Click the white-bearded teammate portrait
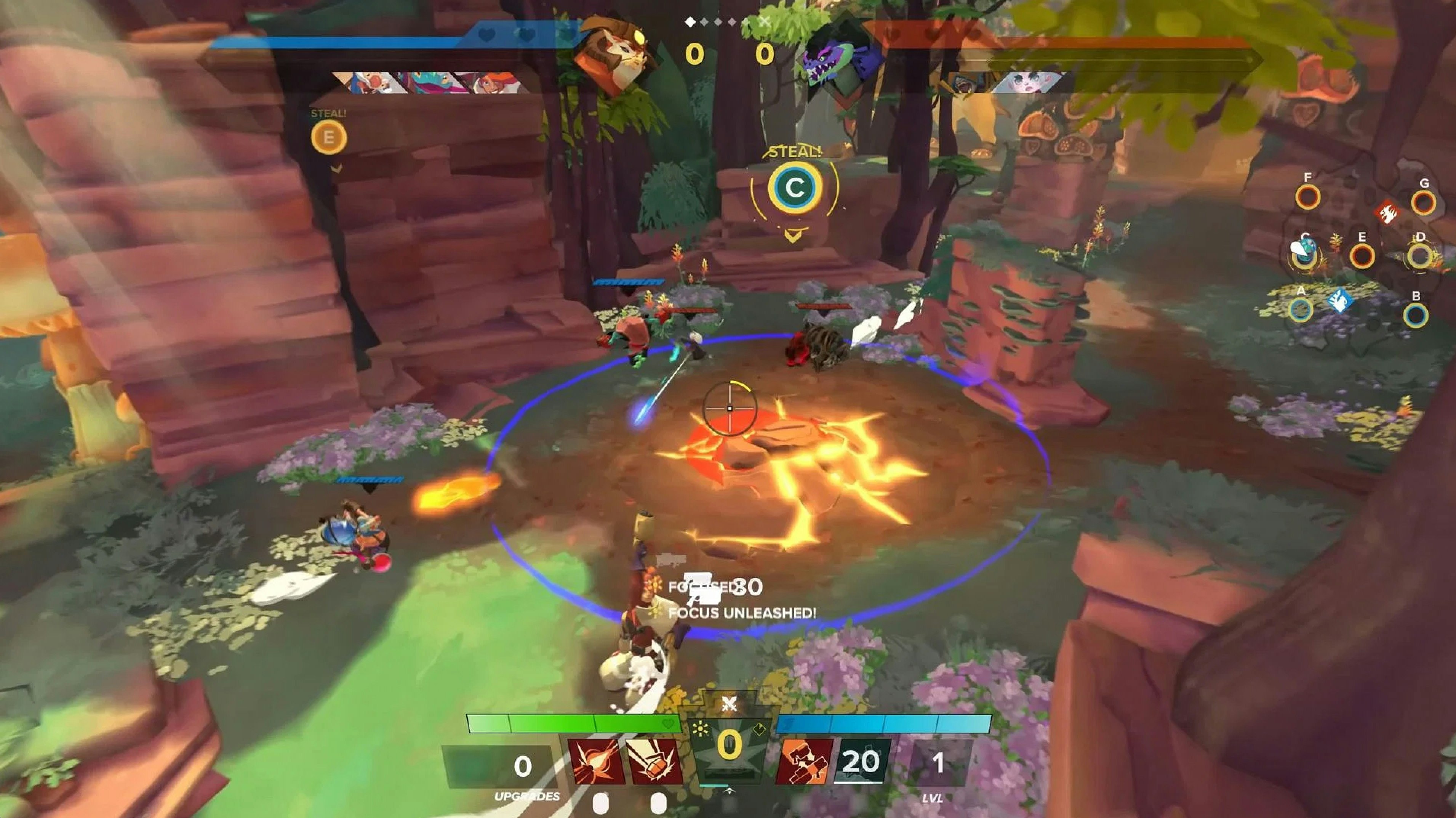Screen dimensions: 1456x818 (367, 83)
